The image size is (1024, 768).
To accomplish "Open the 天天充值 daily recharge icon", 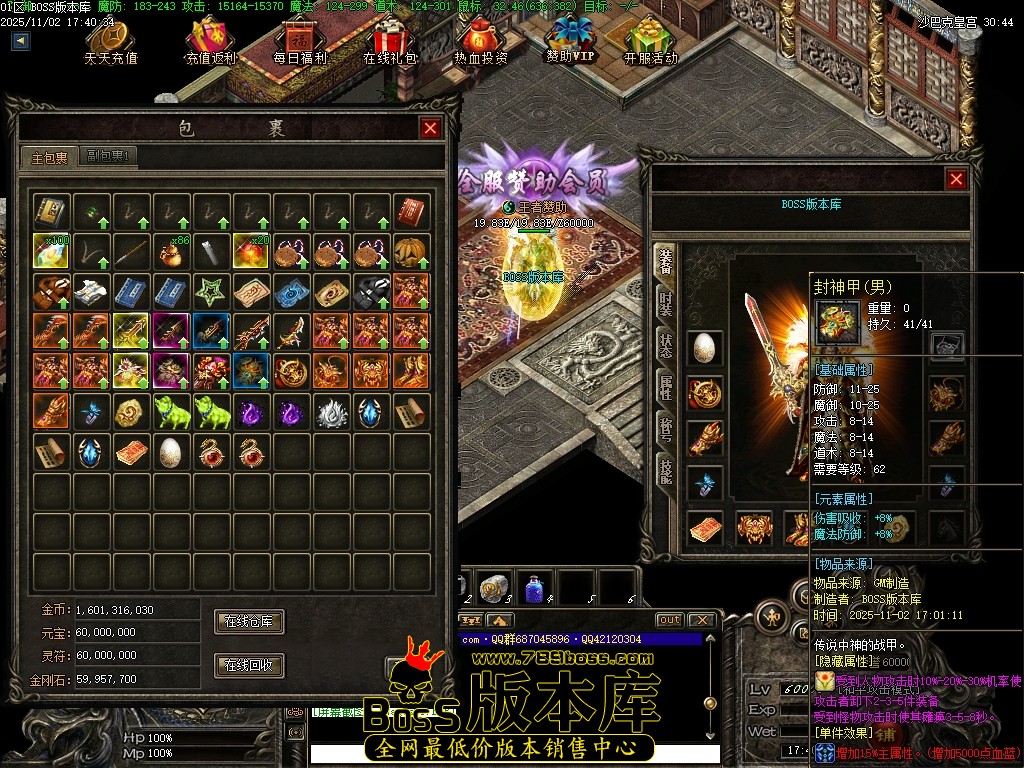I will coord(110,42).
